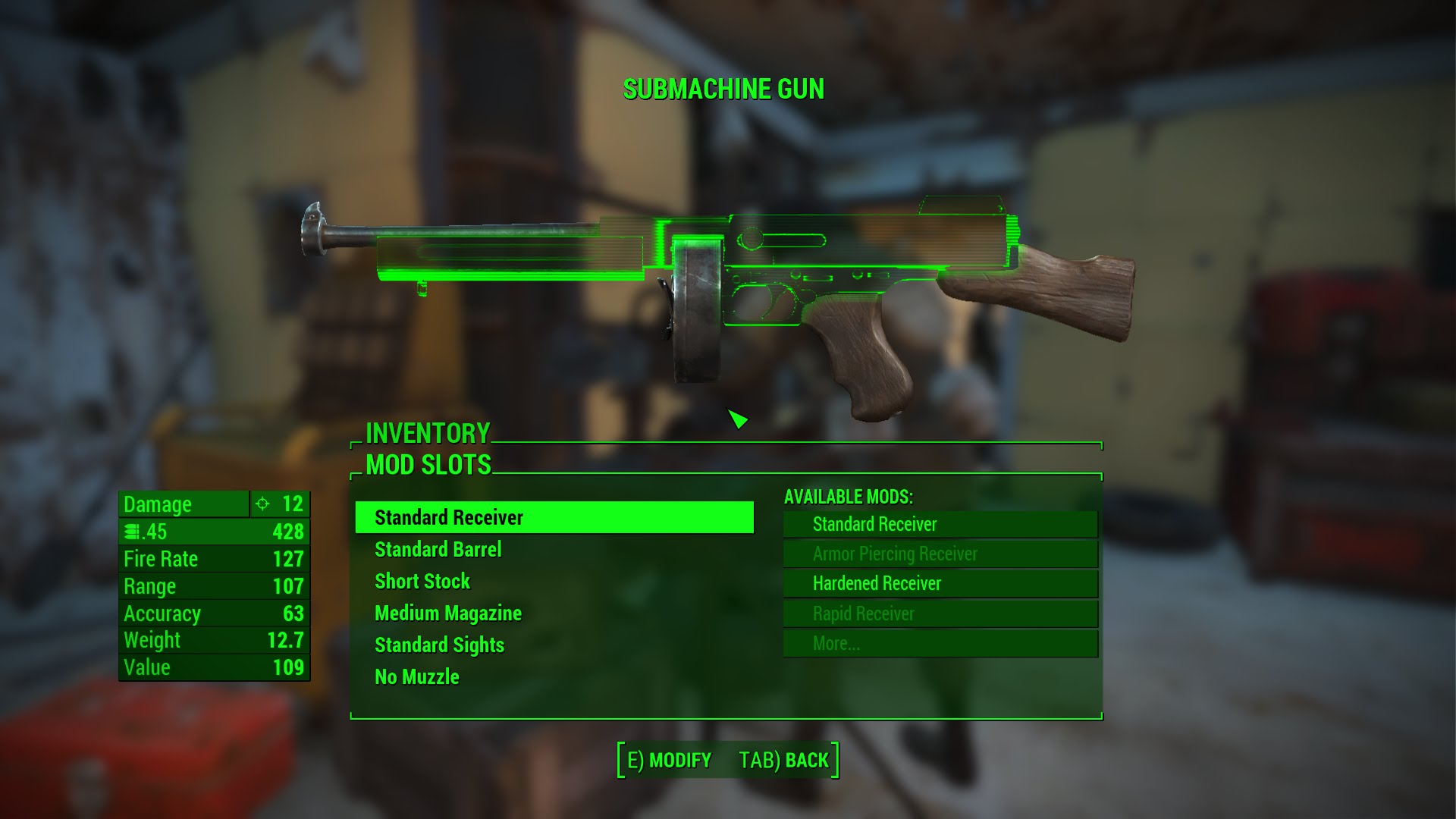Choose the Standard Barrel slot
The height and width of the screenshot is (819, 1456).
click(x=438, y=550)
